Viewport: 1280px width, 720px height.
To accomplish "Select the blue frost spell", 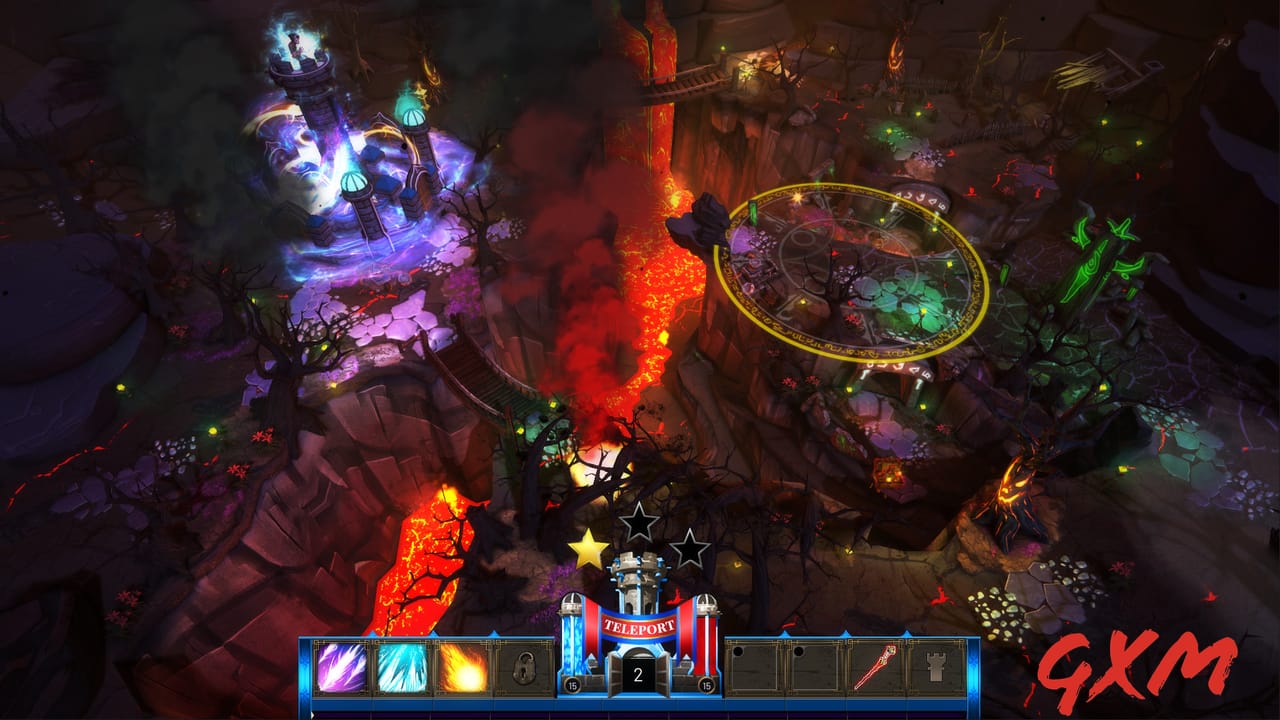I will point(402,668).
